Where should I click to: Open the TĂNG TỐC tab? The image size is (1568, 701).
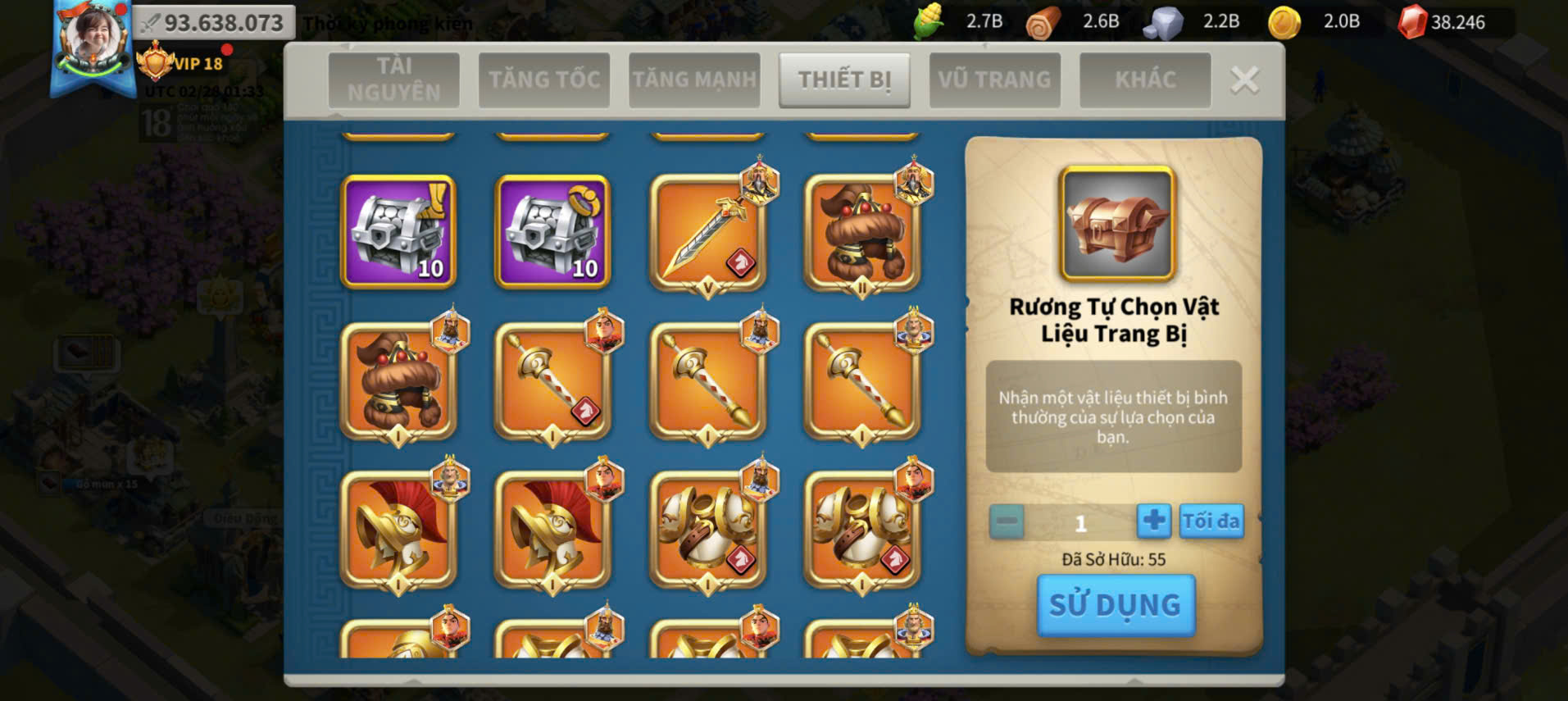click(x=544, y=80)
